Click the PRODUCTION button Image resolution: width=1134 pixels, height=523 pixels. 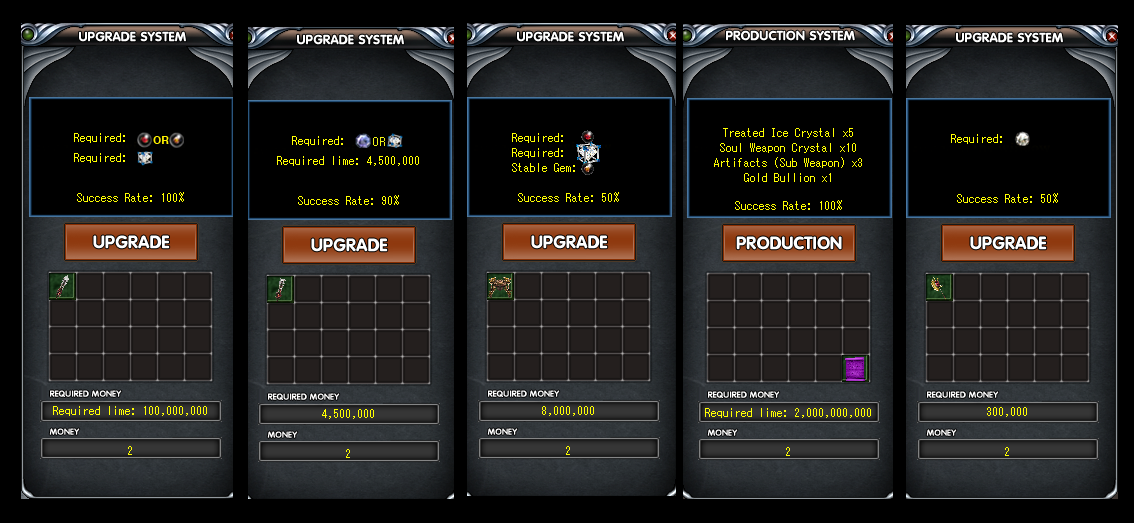789,243
